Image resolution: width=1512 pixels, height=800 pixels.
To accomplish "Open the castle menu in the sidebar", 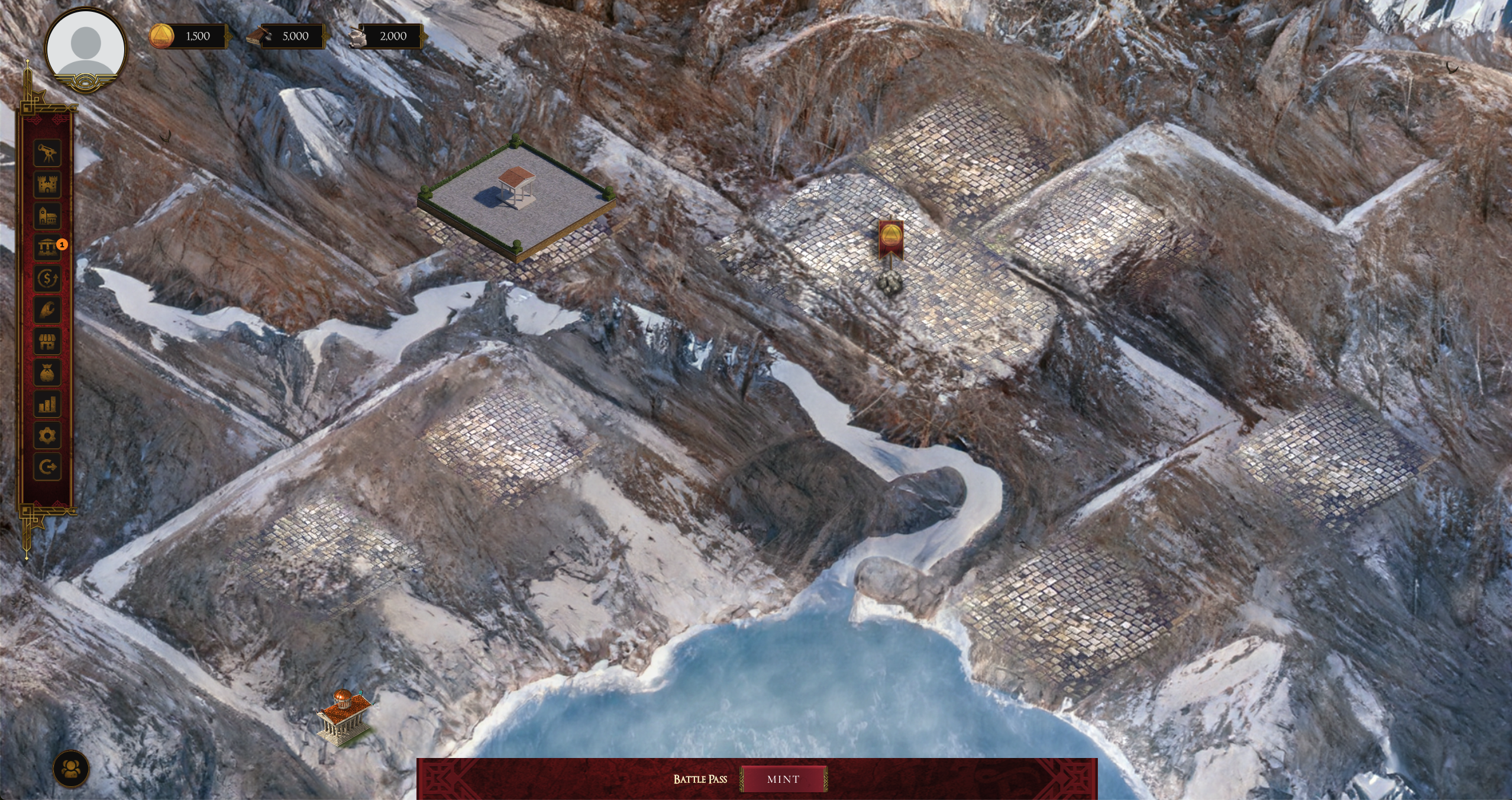I will pos(47,185).
